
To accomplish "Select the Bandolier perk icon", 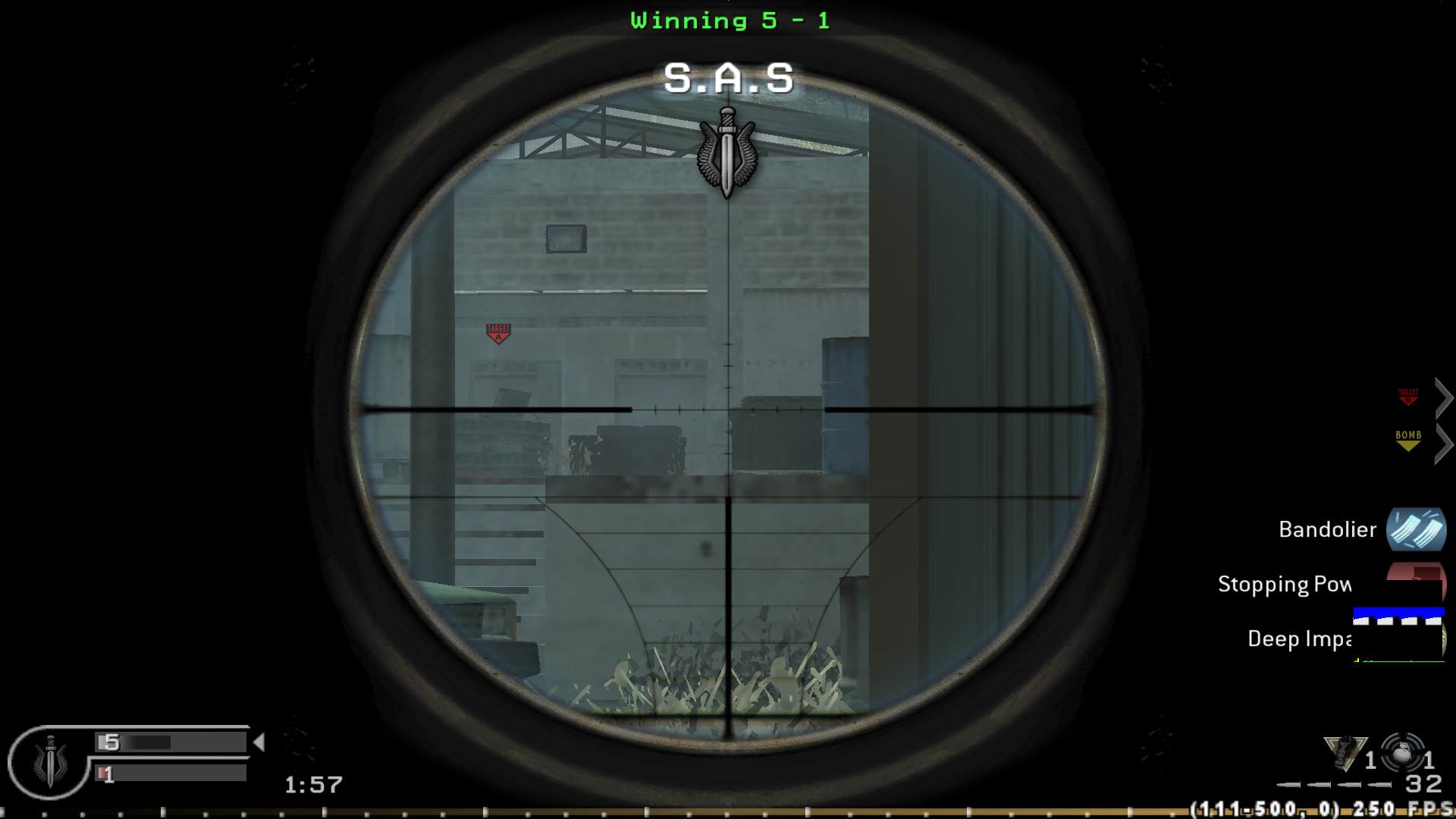I will point(1417,529).
